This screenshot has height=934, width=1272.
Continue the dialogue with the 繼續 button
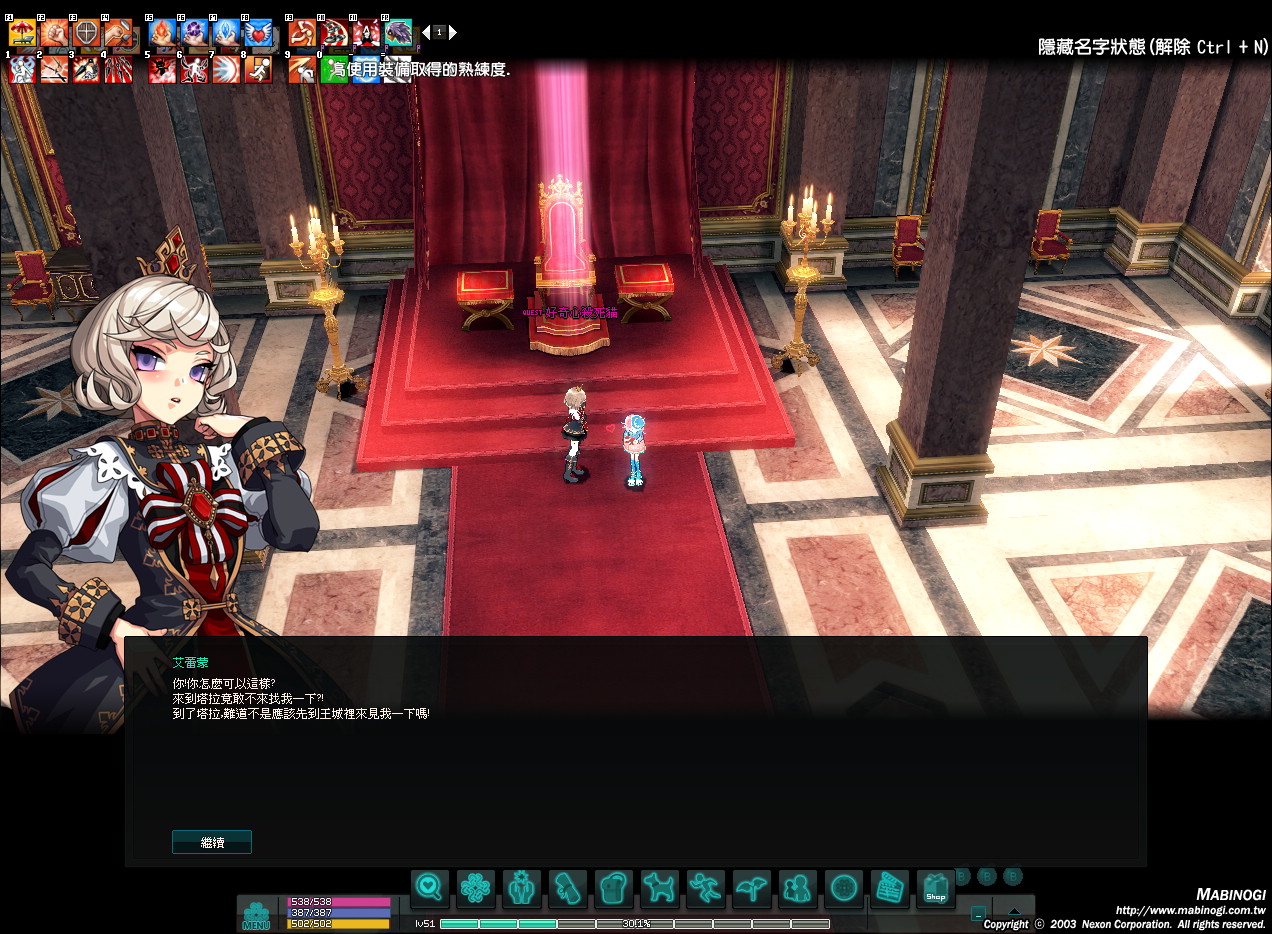pos(212,842)
